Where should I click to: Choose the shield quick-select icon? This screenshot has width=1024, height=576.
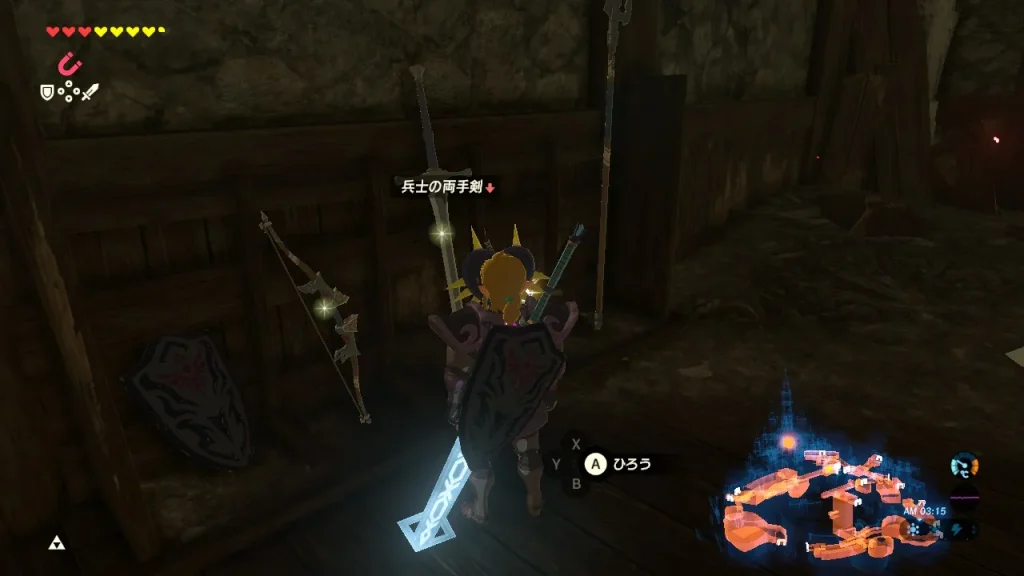pos(46,92)
